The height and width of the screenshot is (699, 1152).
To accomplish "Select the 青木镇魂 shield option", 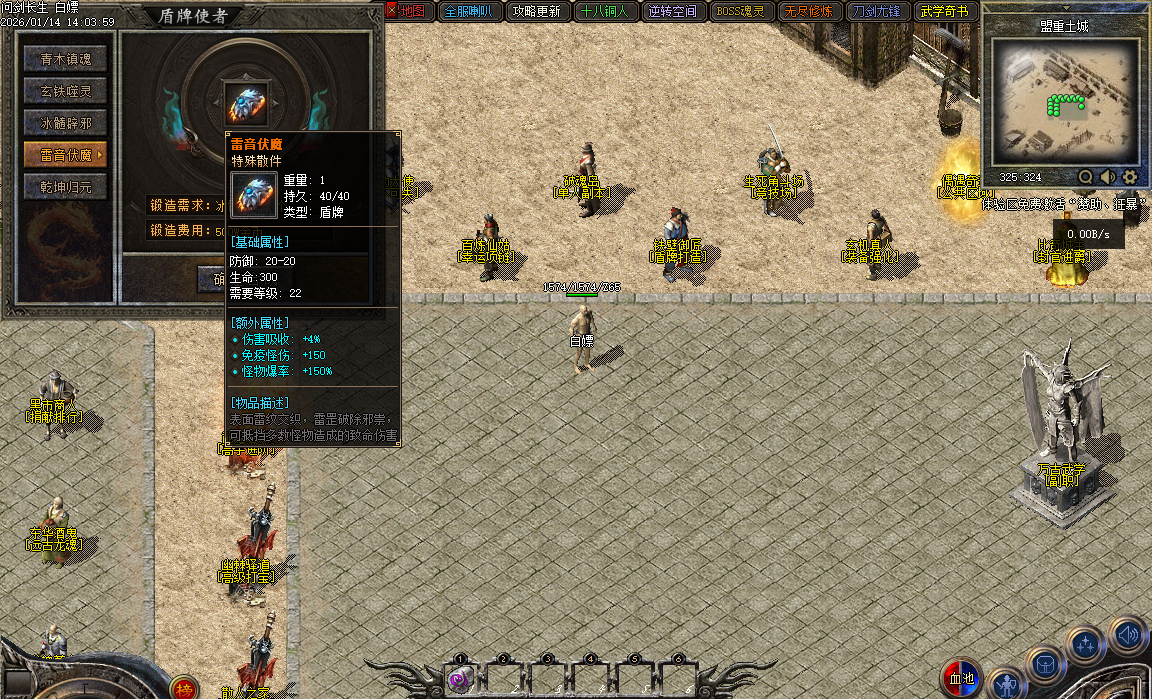I will click(x=66, y=59).
